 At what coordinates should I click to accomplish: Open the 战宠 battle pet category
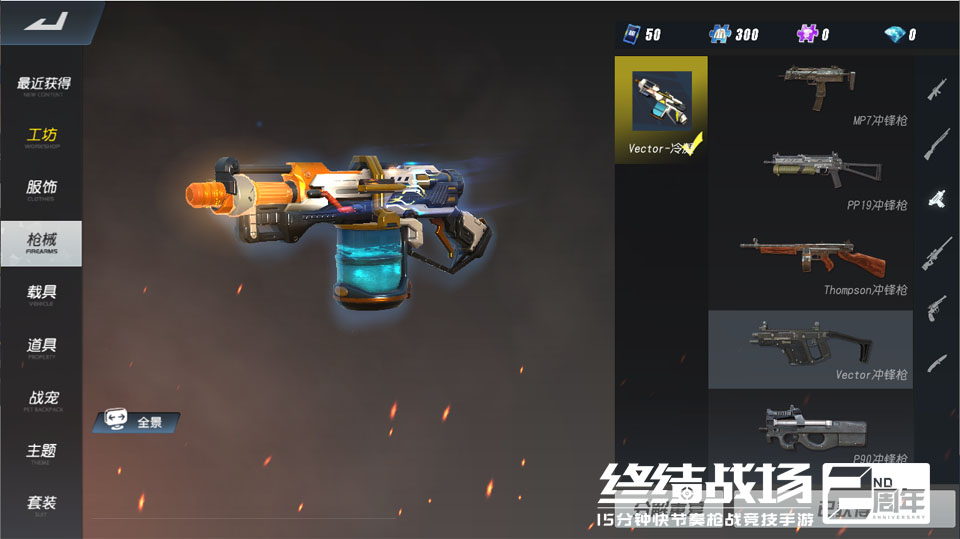tap(42, 400)
